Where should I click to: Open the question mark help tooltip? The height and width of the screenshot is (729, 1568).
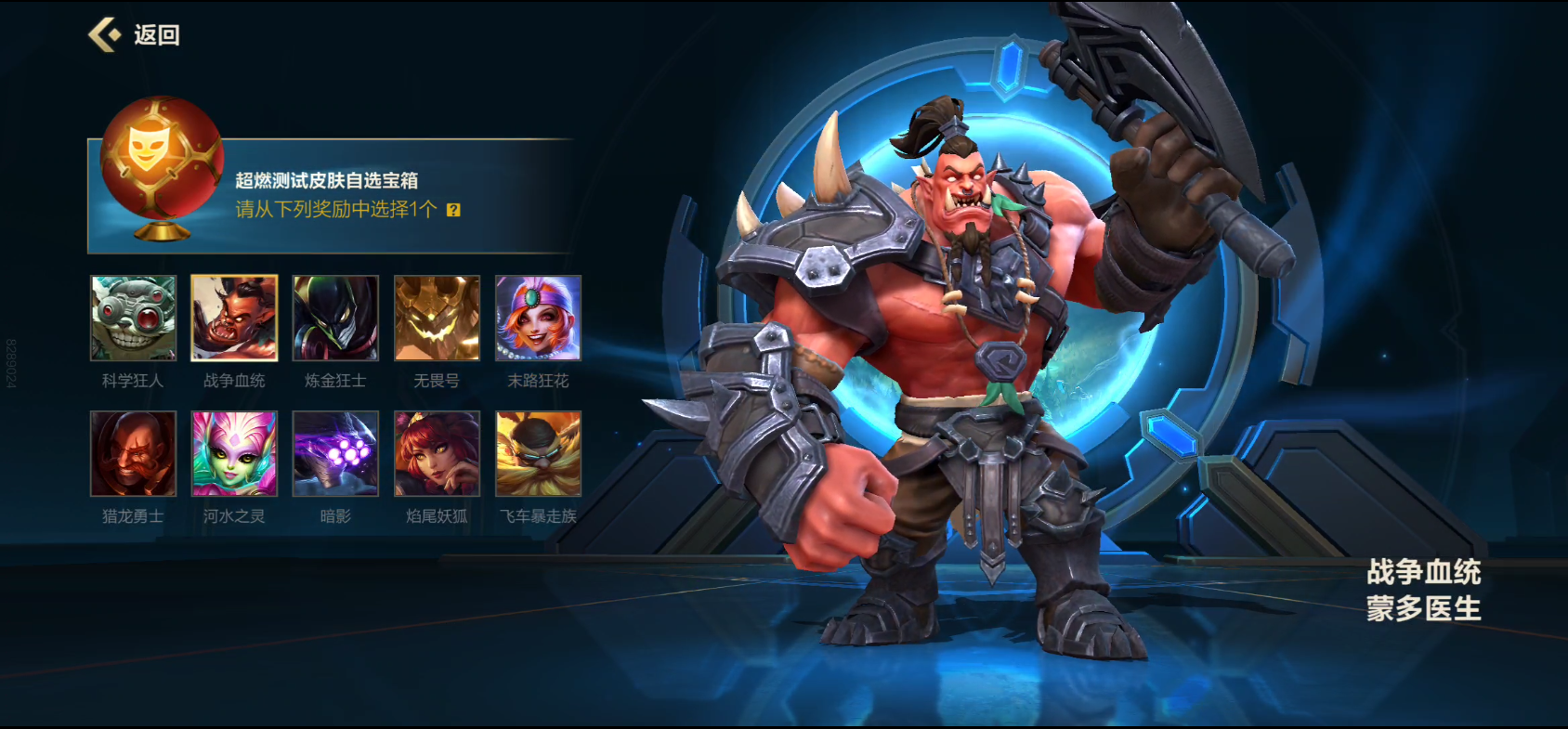(453, 210)
